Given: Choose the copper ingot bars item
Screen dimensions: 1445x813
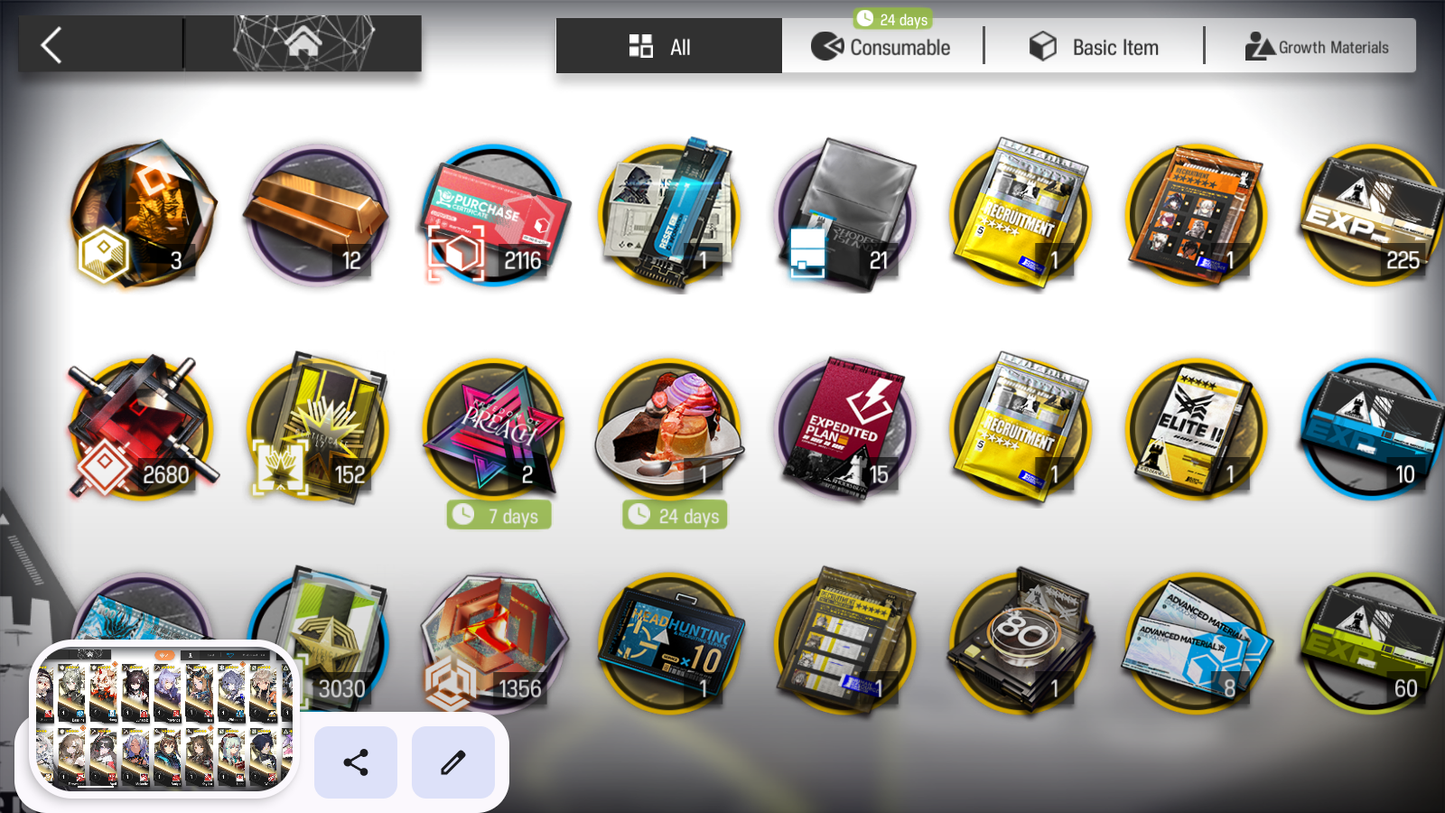Looking at the screenshot, I should (317, 216).
